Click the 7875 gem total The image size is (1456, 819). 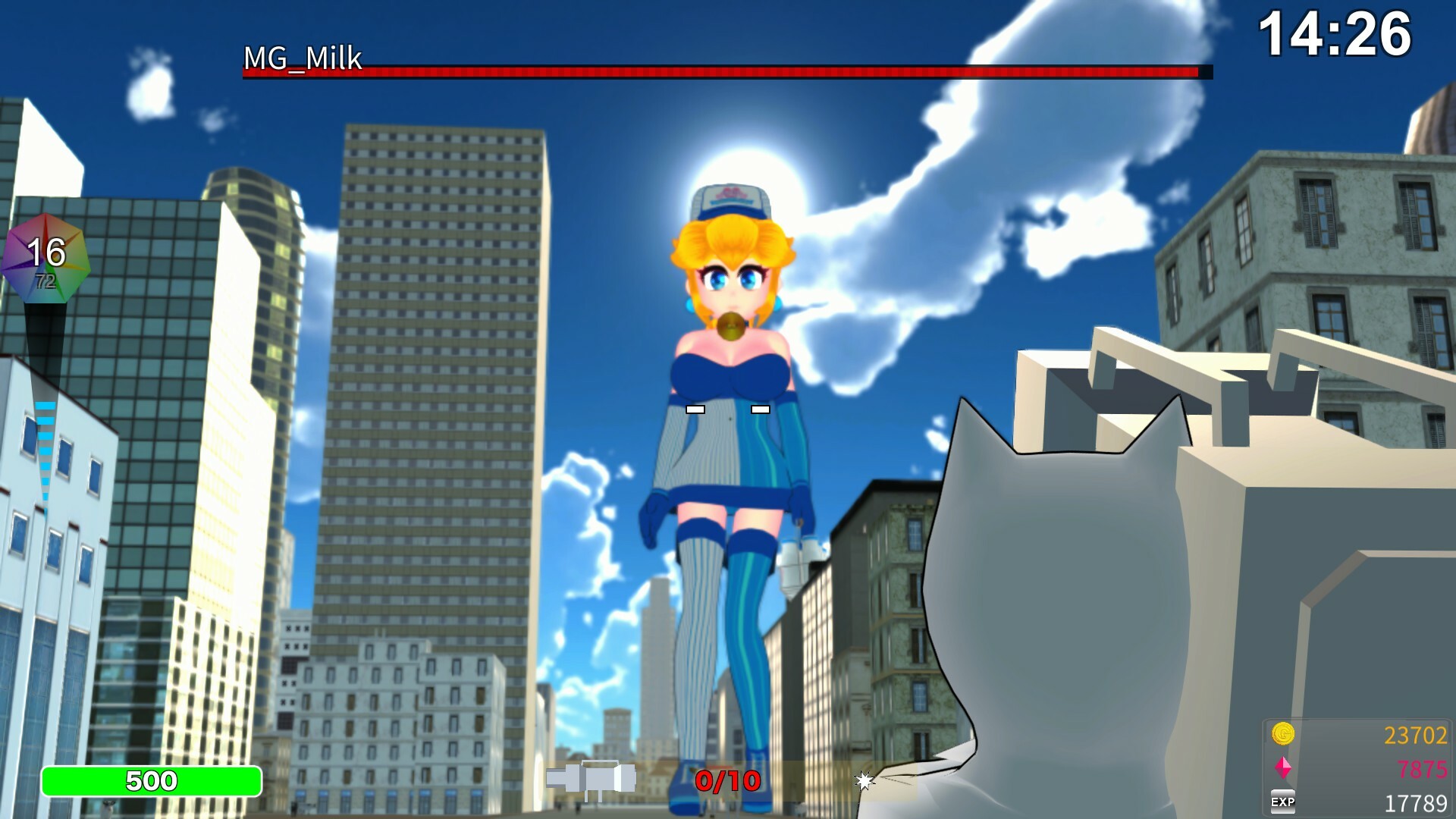(1423, 767)
